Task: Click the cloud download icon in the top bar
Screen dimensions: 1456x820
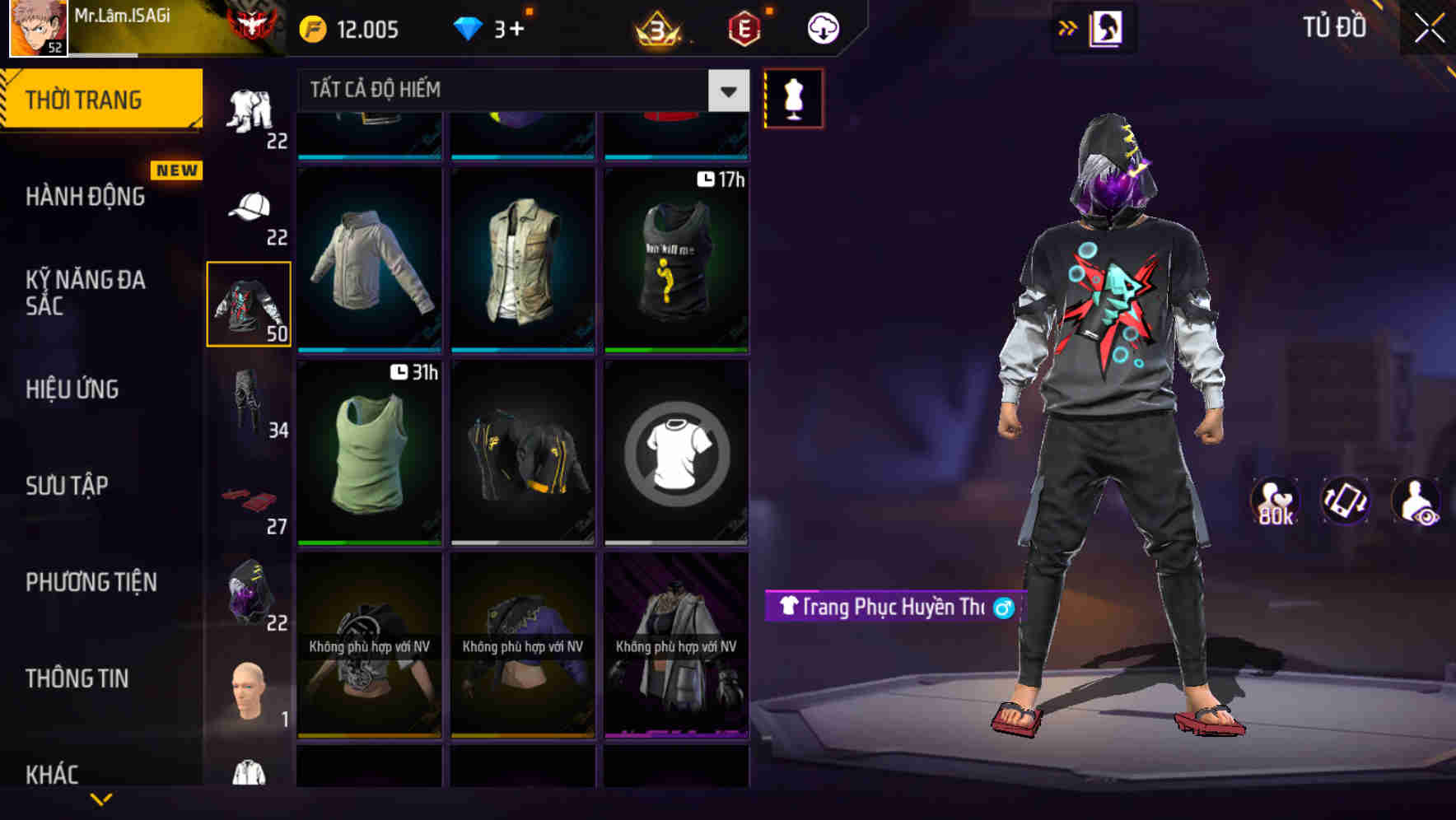Action: pos(821,27)
